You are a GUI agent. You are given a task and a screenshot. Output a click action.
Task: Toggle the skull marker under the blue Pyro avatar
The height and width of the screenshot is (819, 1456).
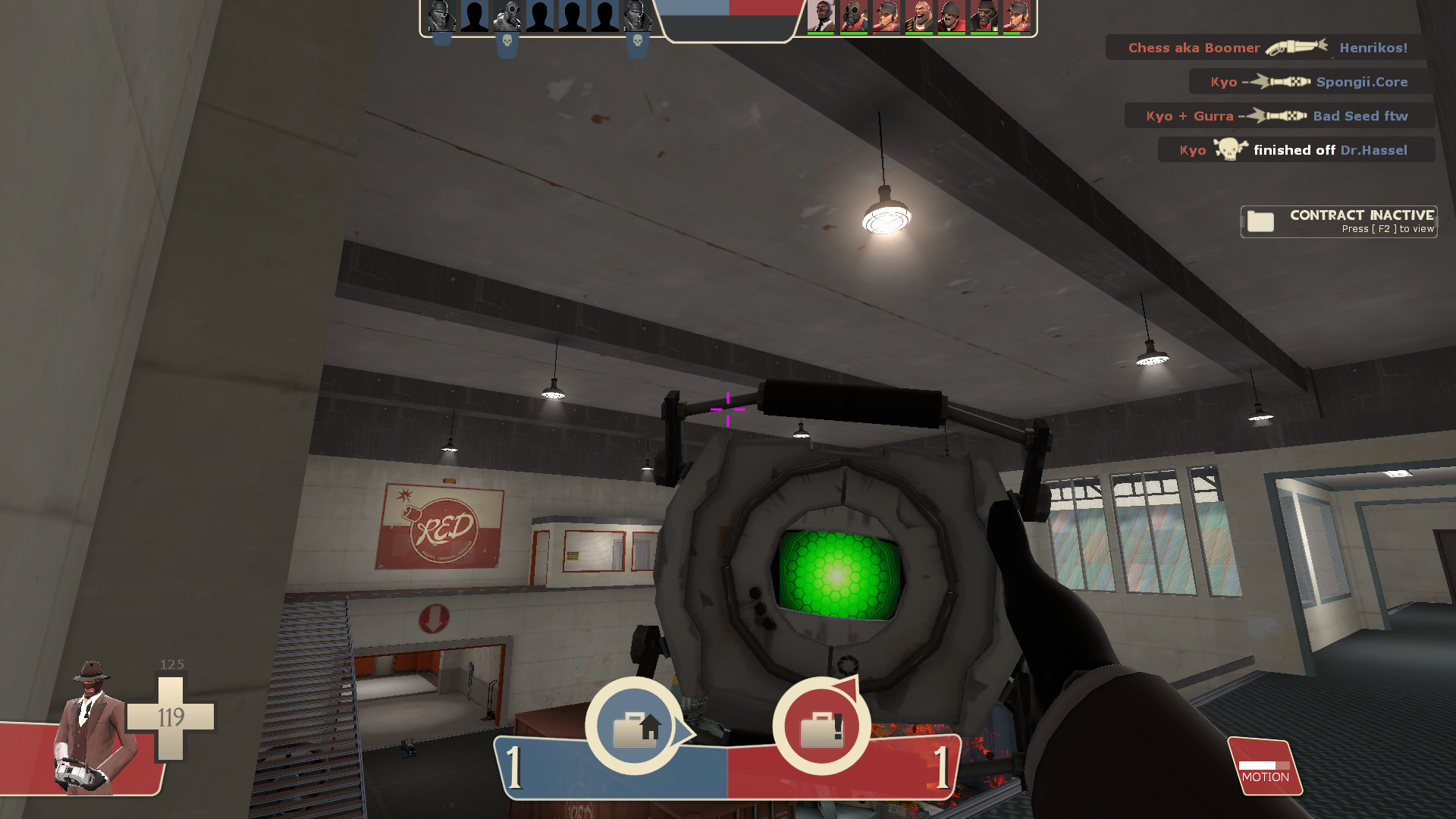(504, 38)
